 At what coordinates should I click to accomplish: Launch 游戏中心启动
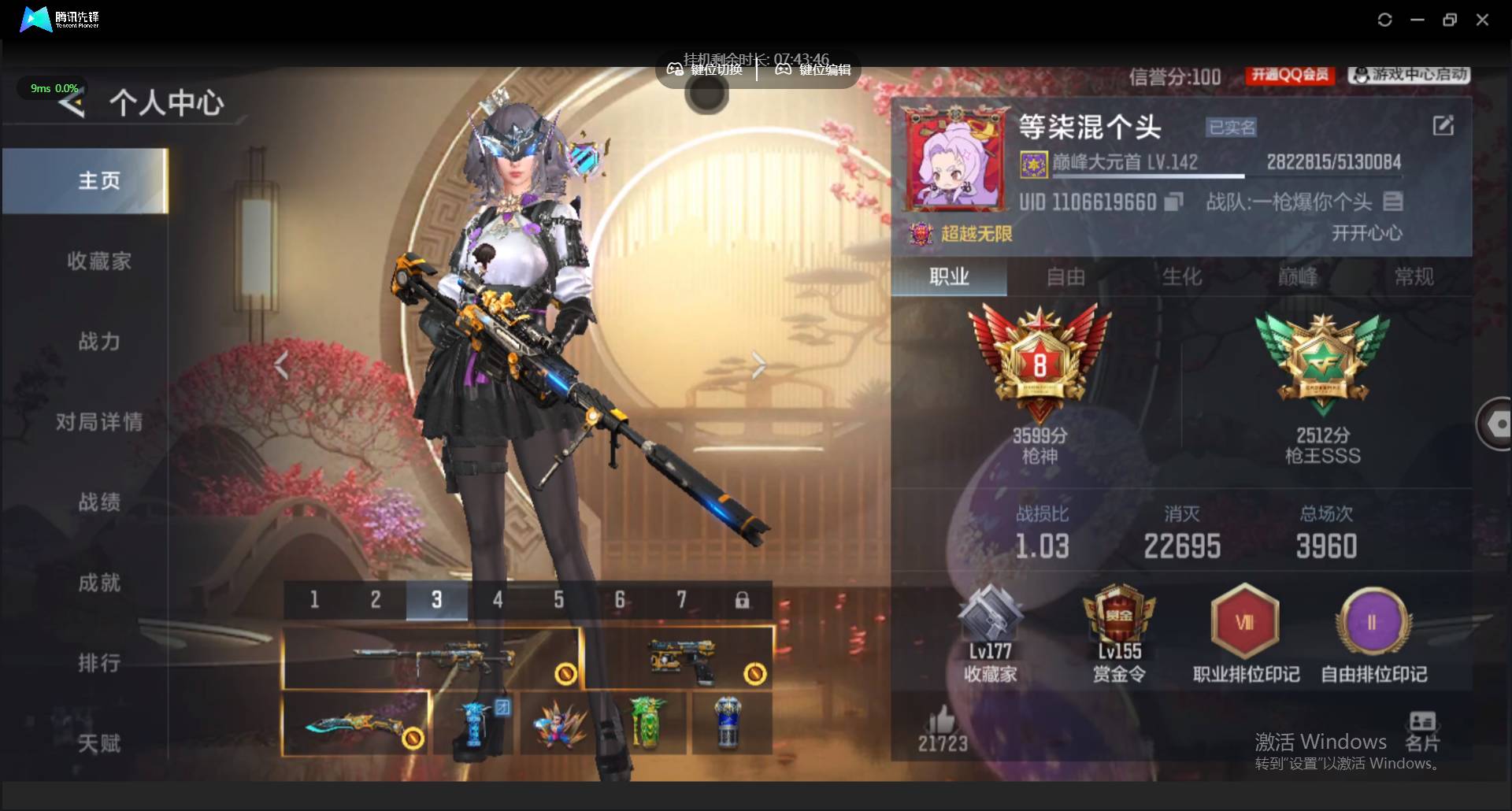(x=1406, y=76)
